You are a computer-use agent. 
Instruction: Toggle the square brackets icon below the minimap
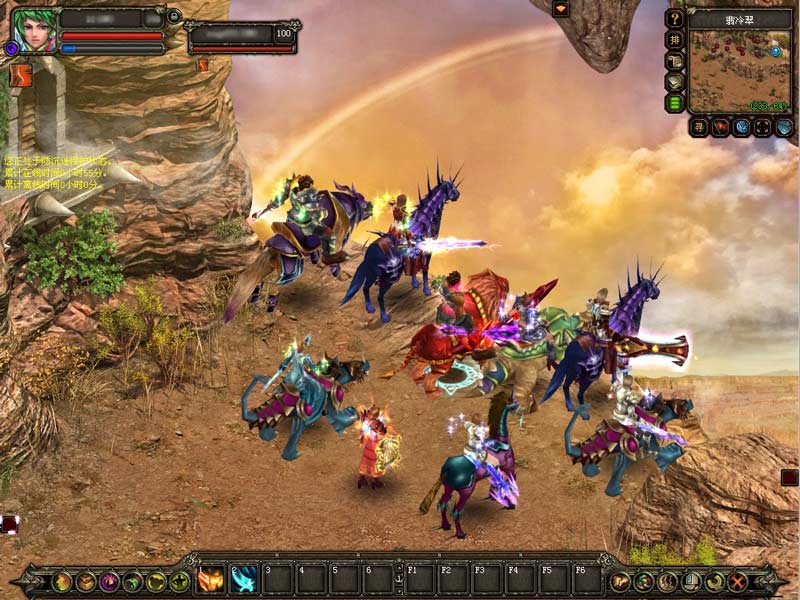(x=762, y=127)
